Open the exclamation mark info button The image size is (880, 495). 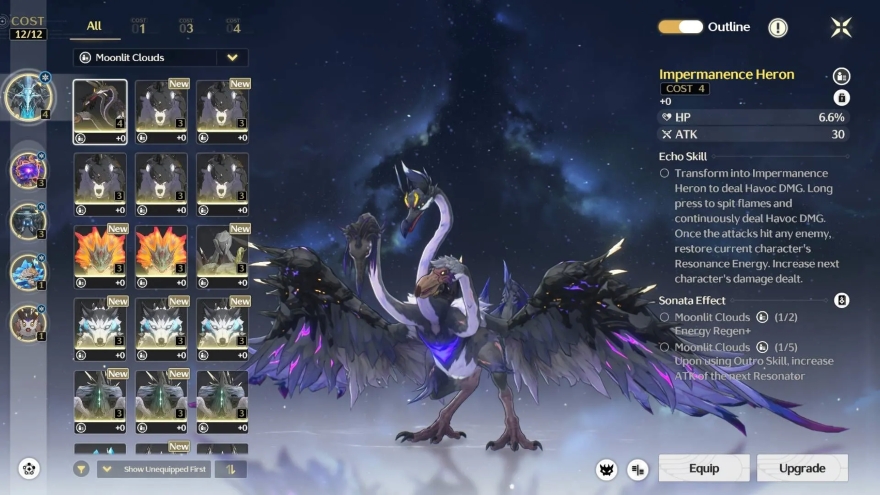click(x=777, y=28)
